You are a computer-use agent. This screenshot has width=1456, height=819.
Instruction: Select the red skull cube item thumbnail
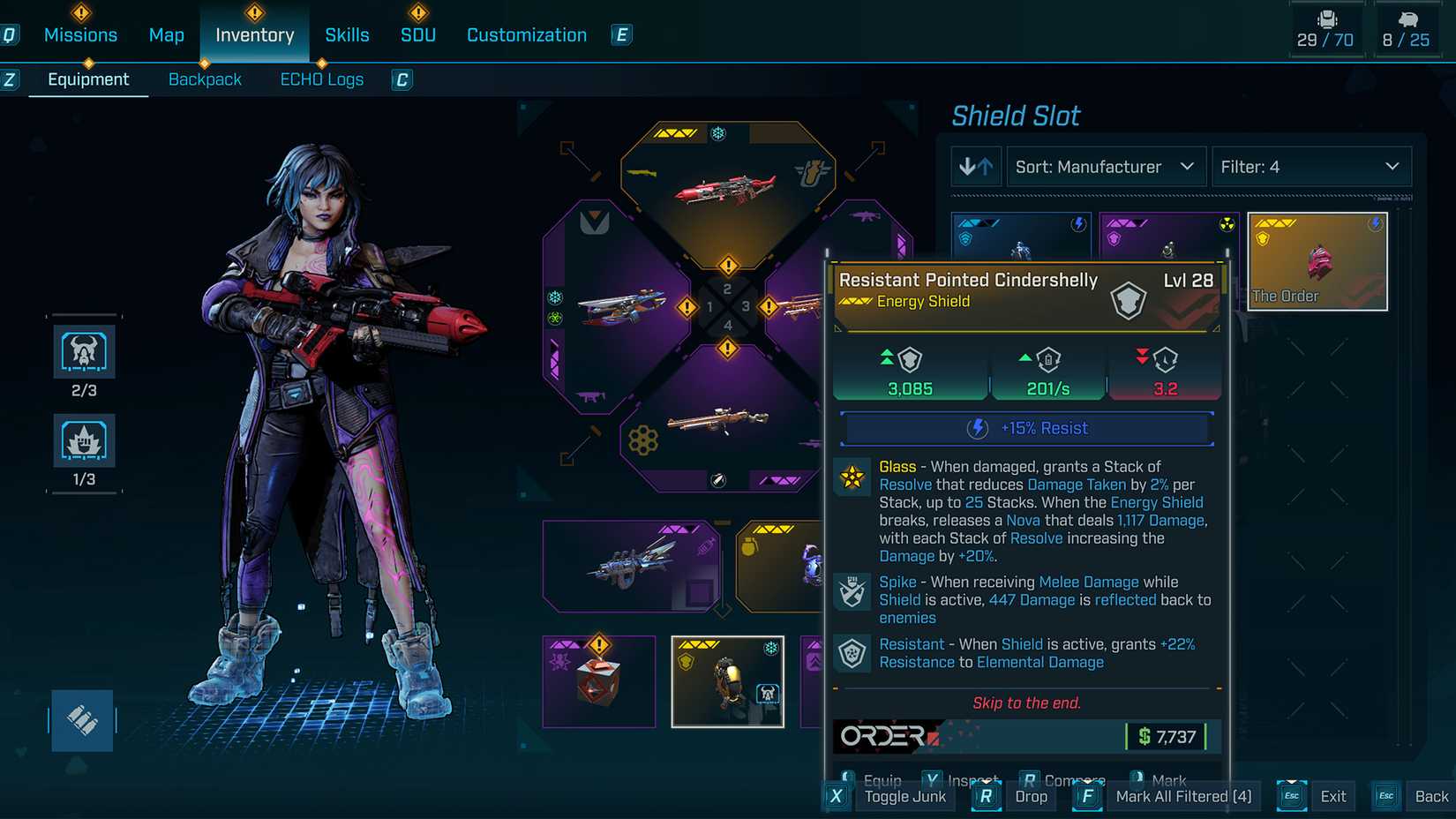coord(599,680)
